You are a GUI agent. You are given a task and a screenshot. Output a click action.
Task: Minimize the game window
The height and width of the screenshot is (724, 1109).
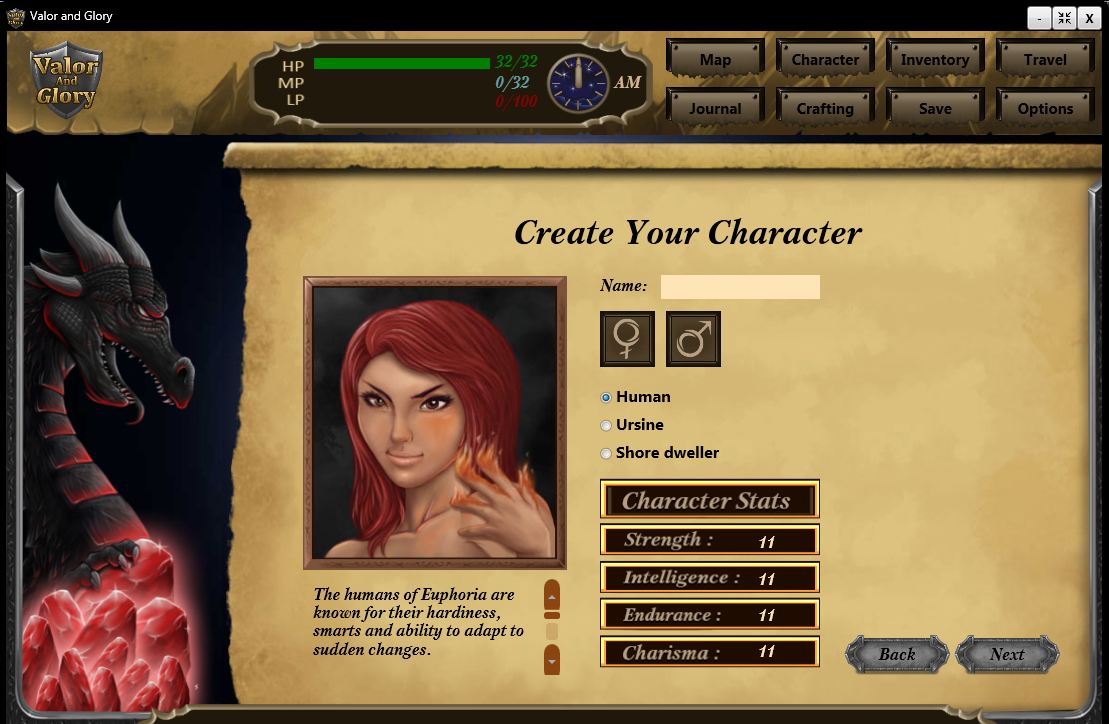[x=1040, y=18]
